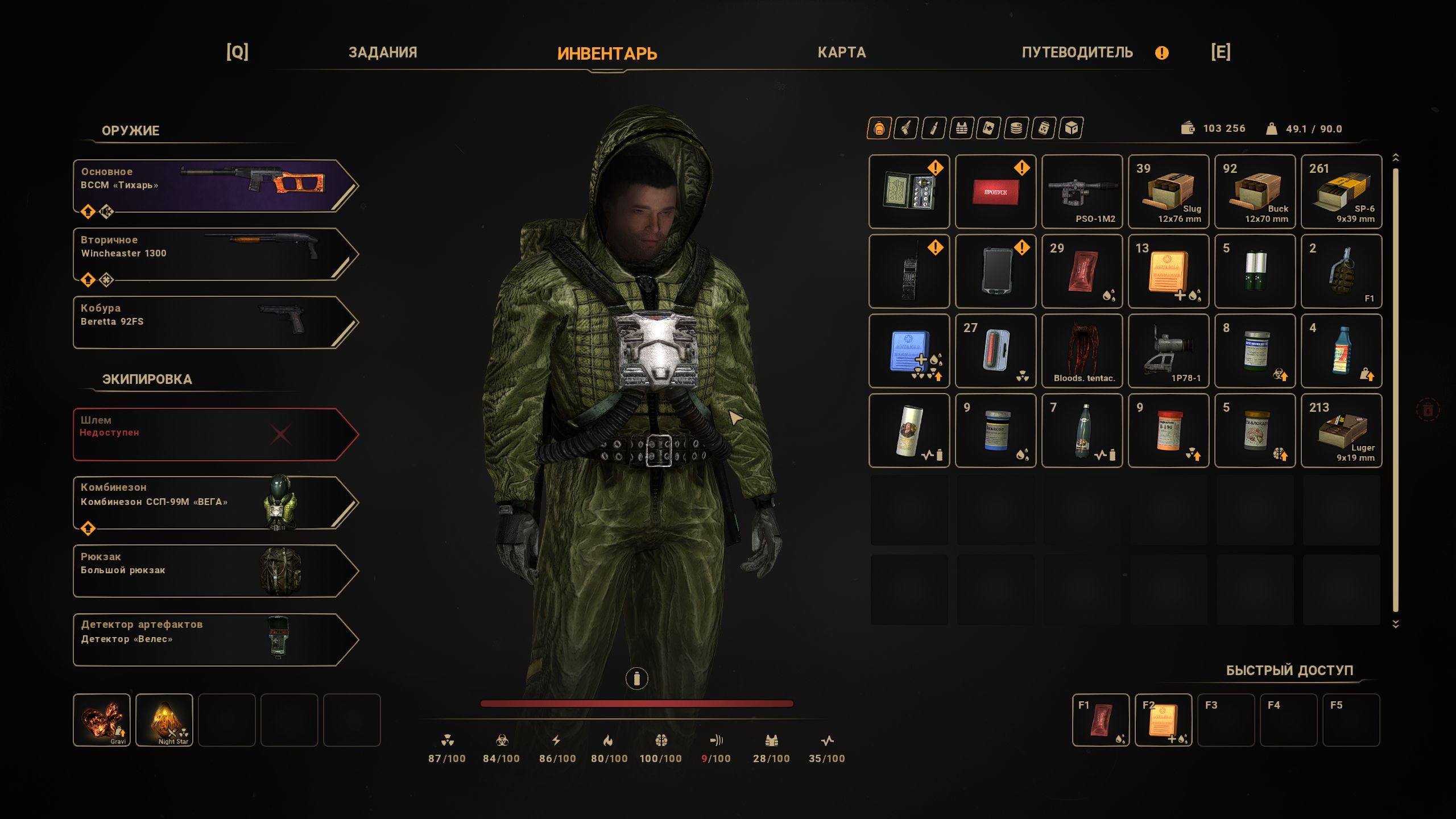Choose the Night Star artifact slot
This screenshot has width=1456, height=819.
[x=164, y=719]
